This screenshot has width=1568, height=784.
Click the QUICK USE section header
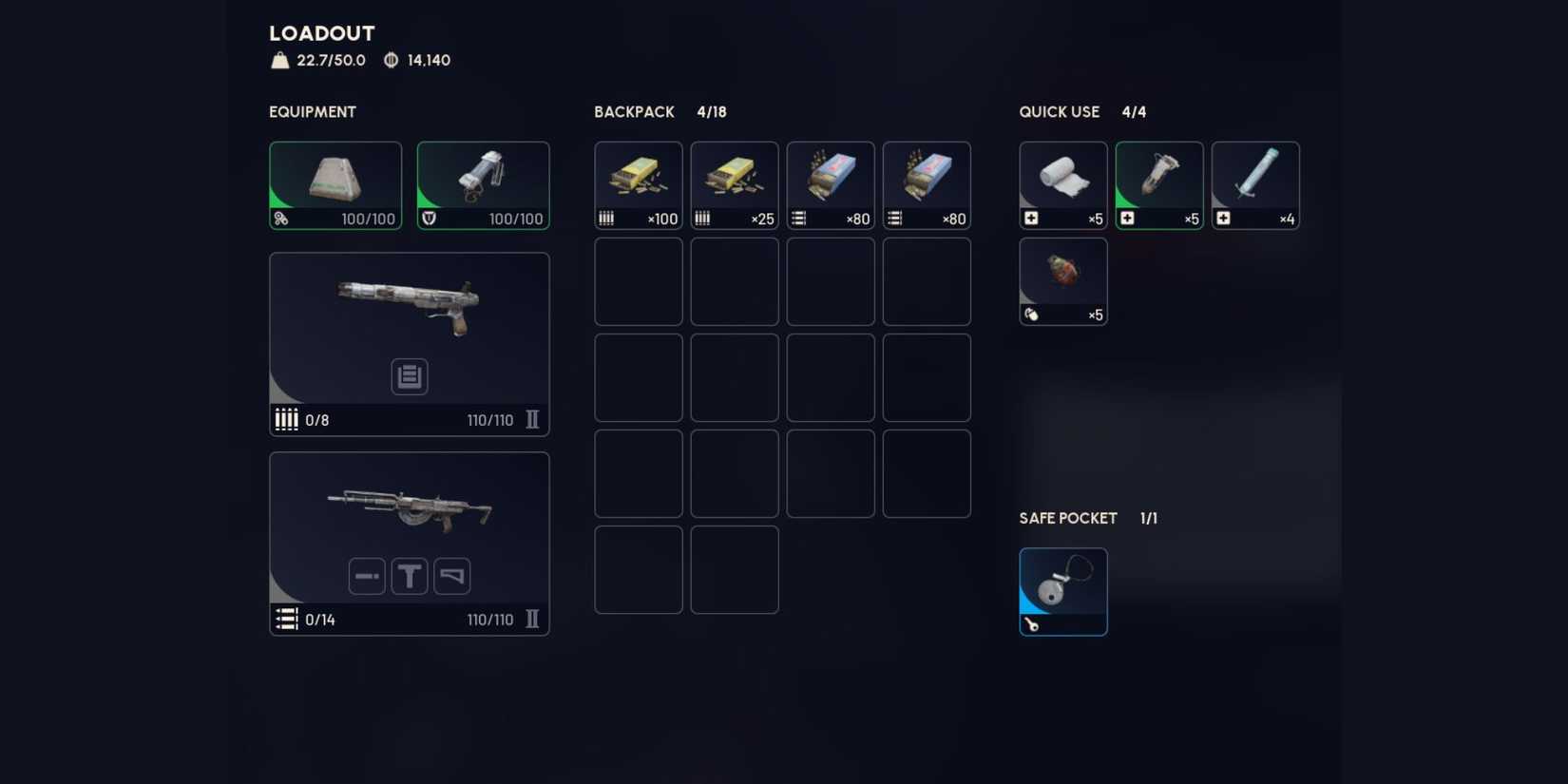1059,111
